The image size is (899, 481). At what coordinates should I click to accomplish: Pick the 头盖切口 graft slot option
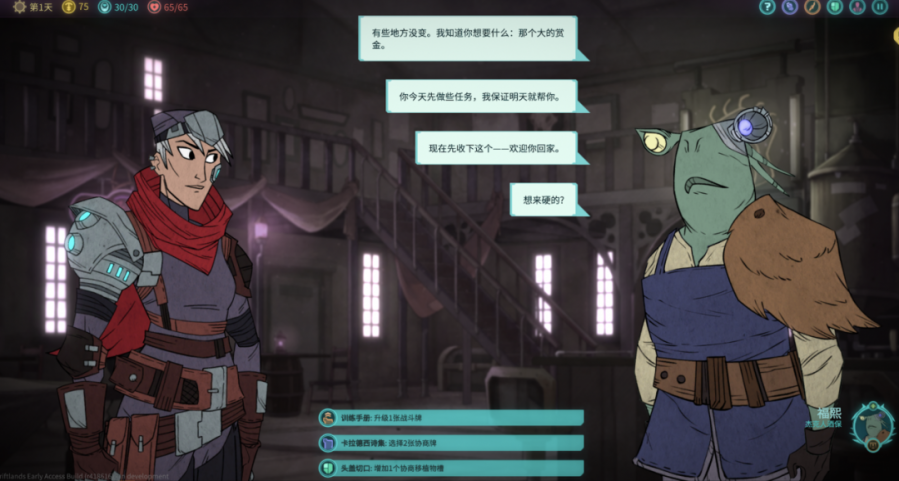click(x=450, y=467)
